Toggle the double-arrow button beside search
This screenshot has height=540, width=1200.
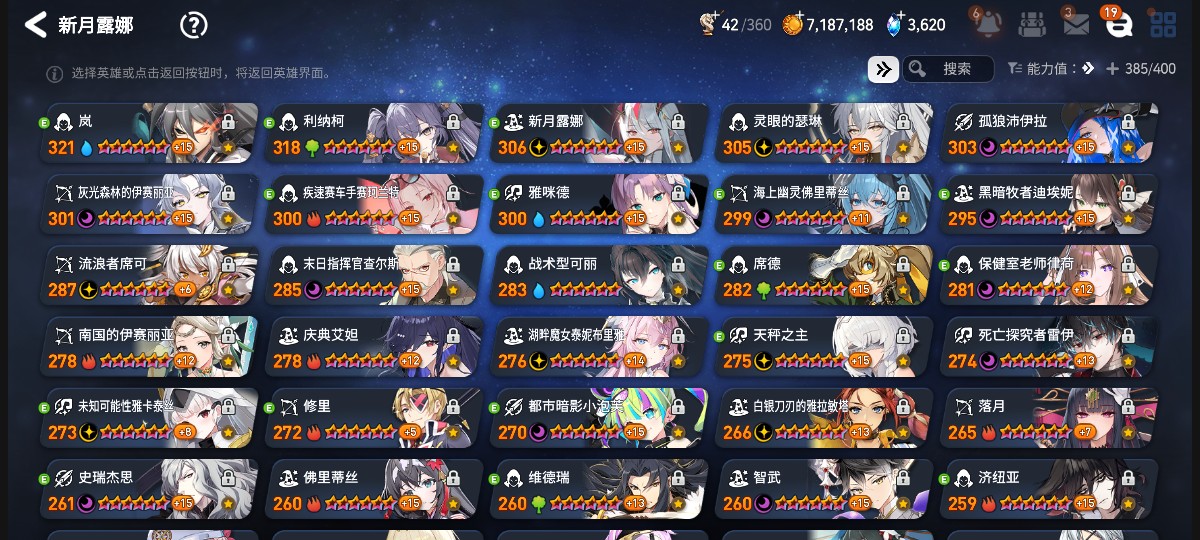tap(882, 69)
